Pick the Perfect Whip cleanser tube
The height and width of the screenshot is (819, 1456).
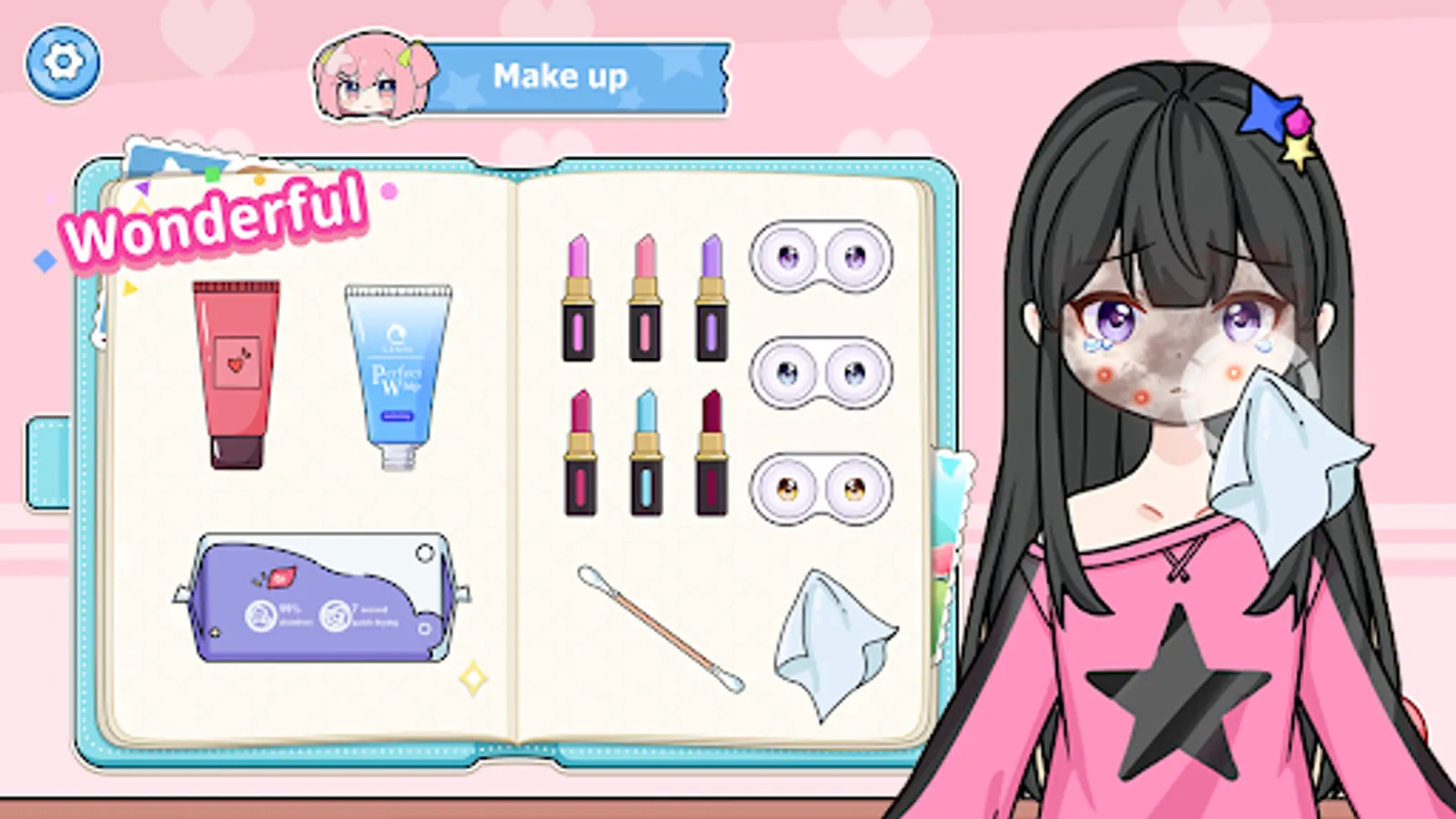(x=396, y=373)
